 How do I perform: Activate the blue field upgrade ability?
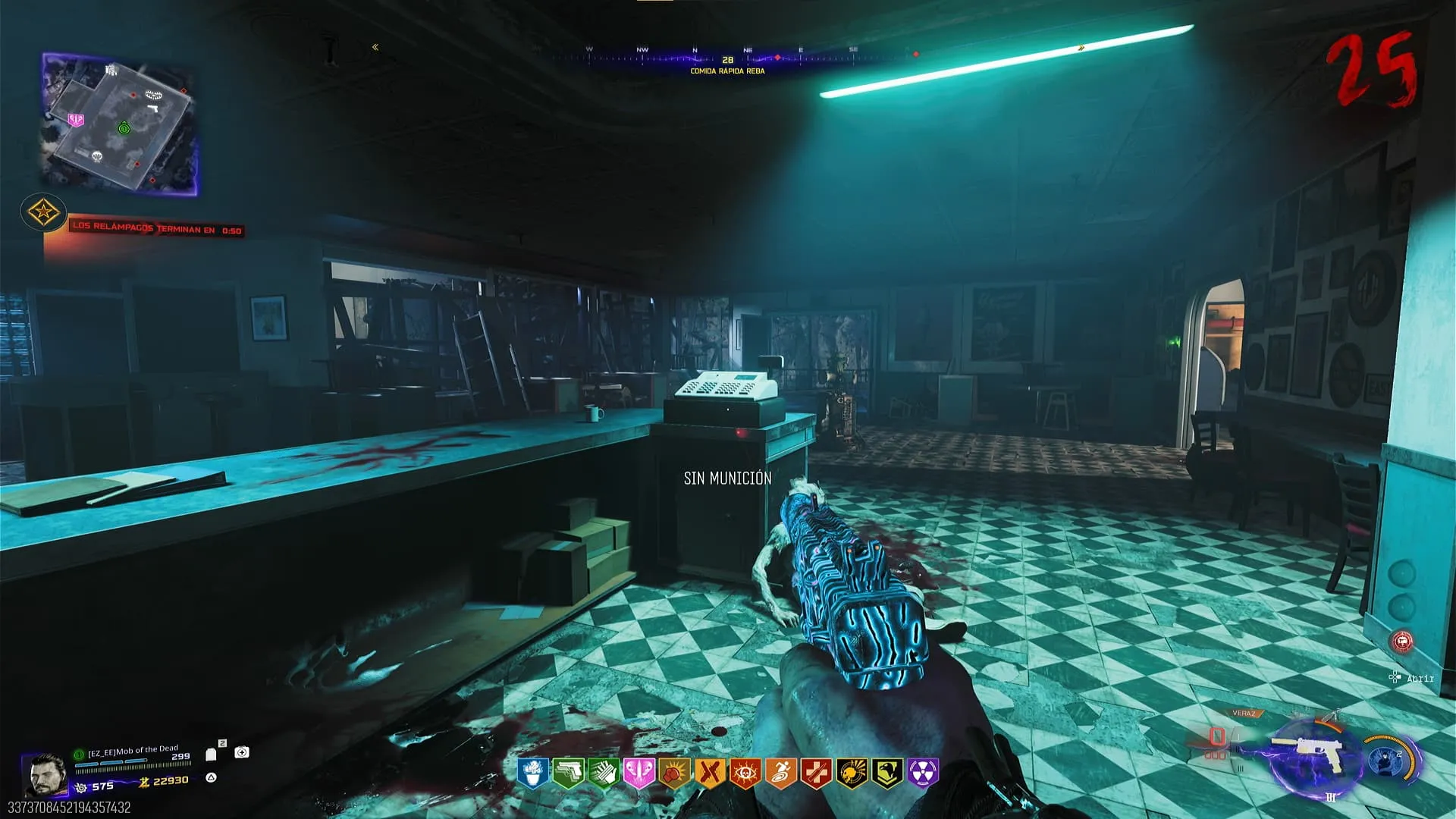coord(1389,761)
